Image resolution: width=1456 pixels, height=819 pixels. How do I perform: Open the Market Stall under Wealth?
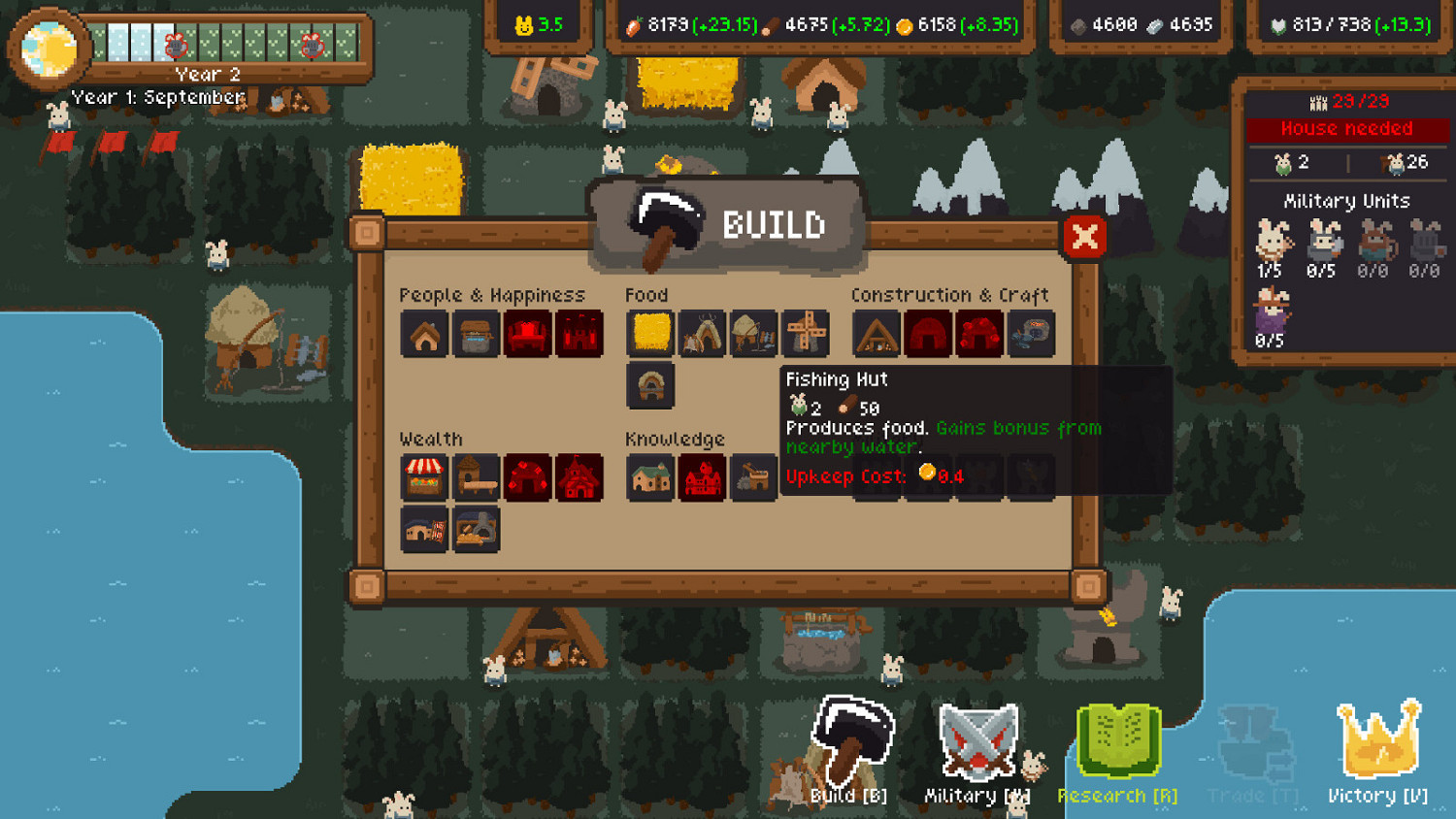coord(424,477)
